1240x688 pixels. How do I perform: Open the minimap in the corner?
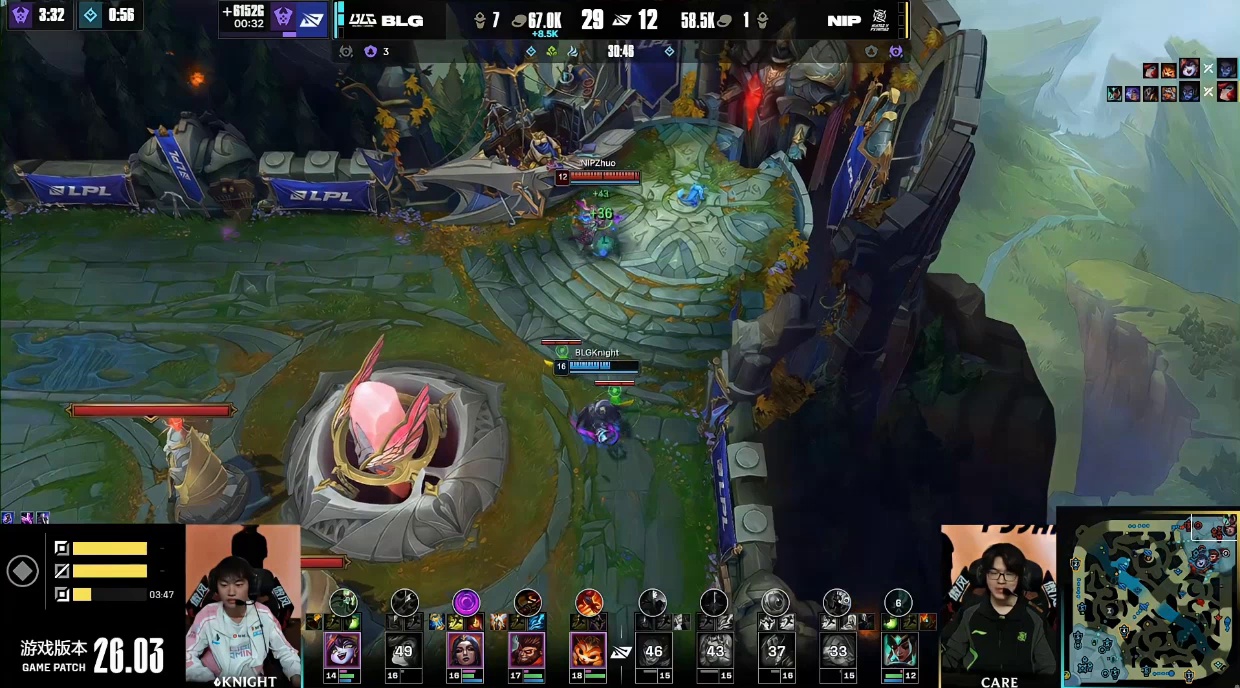click(x=1149, y=597)
